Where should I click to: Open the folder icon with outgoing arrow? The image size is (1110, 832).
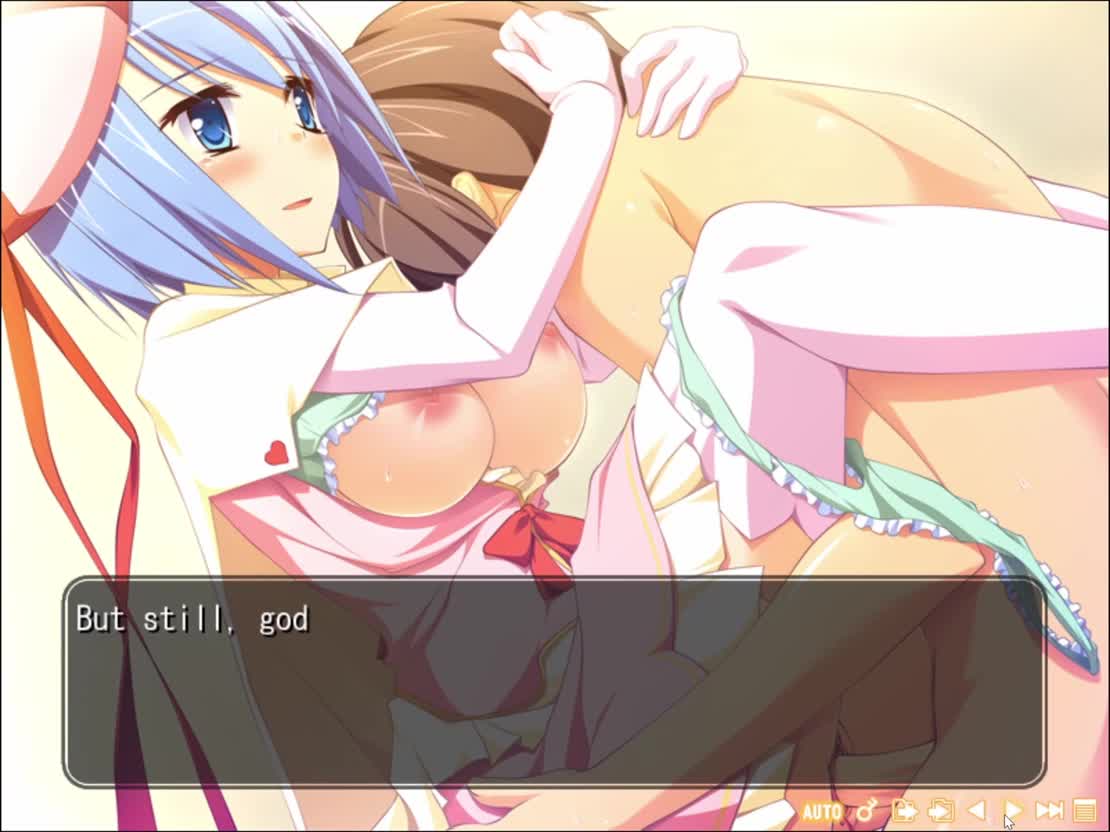(904, 810)
